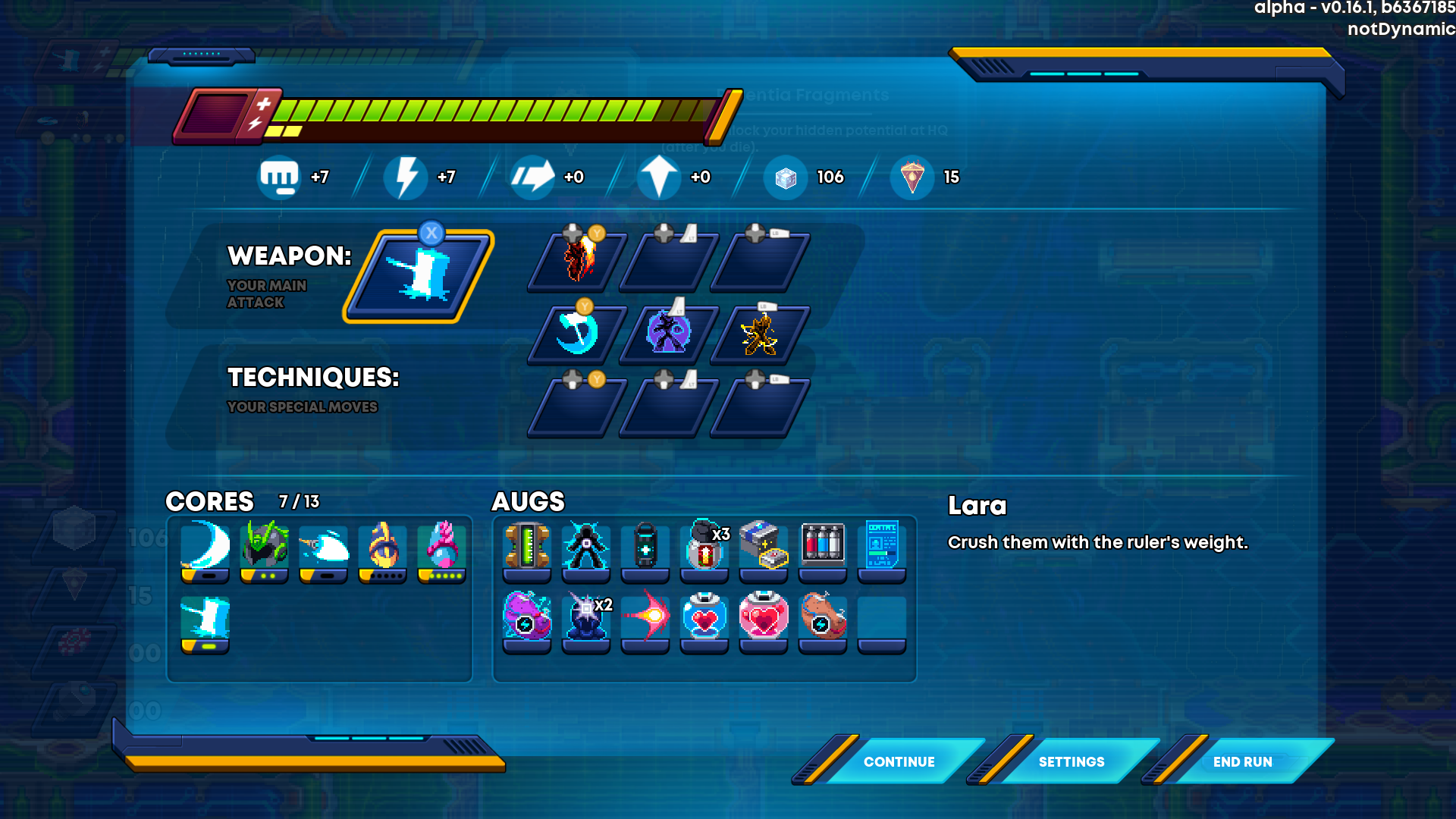Select the crescent moon core
1456x819 pixels.
click(x=206, y=546)
